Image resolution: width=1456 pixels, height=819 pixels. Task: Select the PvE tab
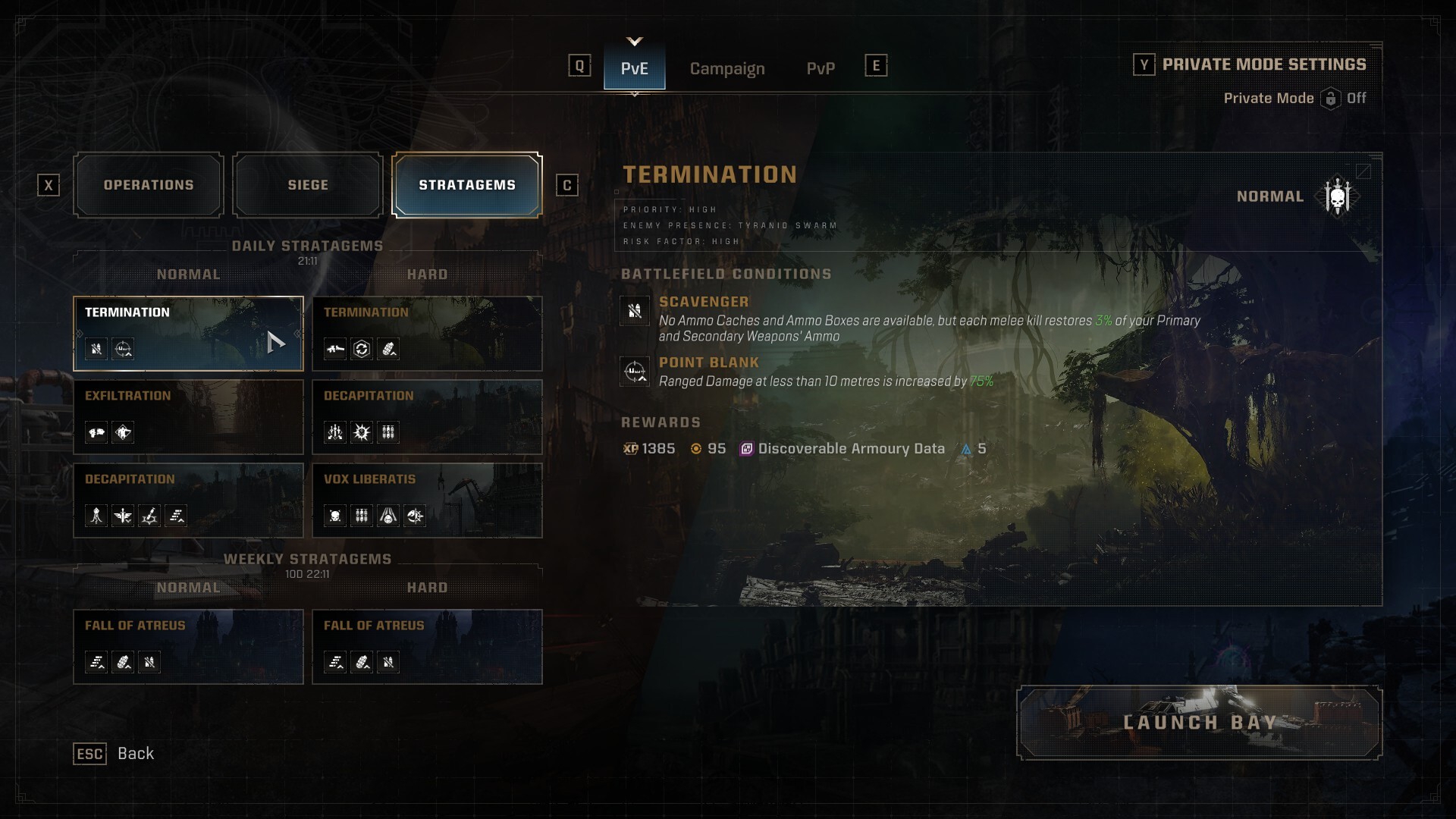click(634, 68)
